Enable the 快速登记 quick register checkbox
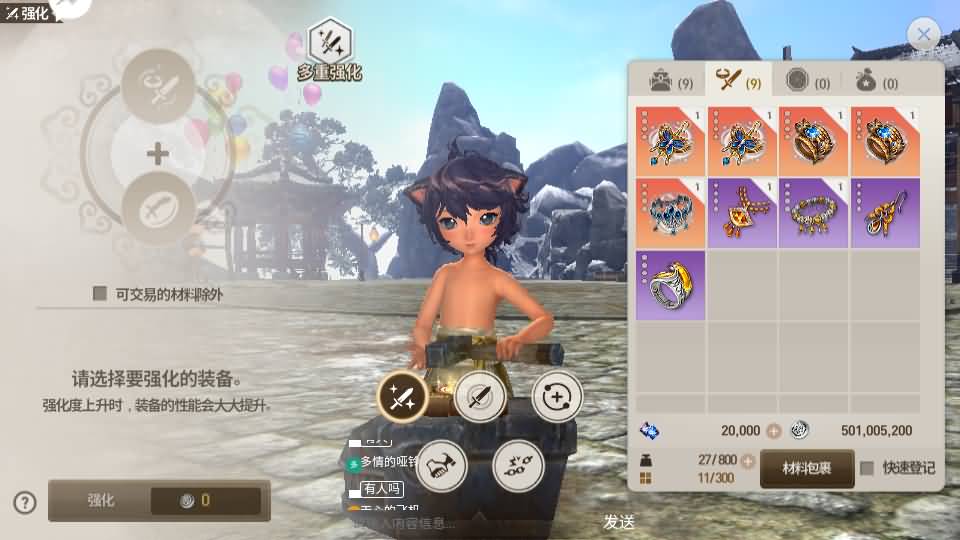Image resolution: width=960 pixels, height=540 pixels. coord(867,468)
